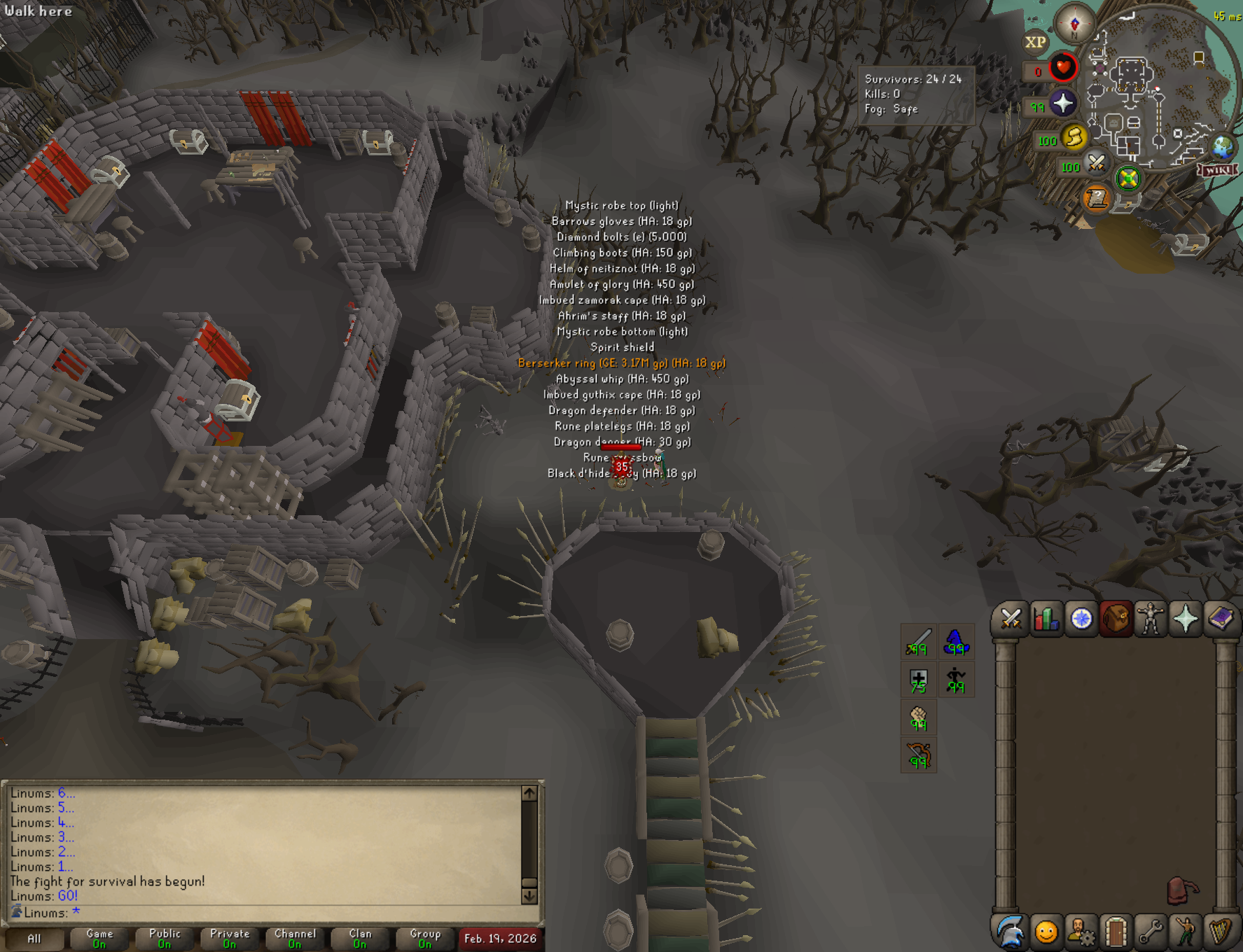Switch to the Magic spellbook tab
The height and width of the screenshot is (952, 1243).
[x=1220, y=619]
